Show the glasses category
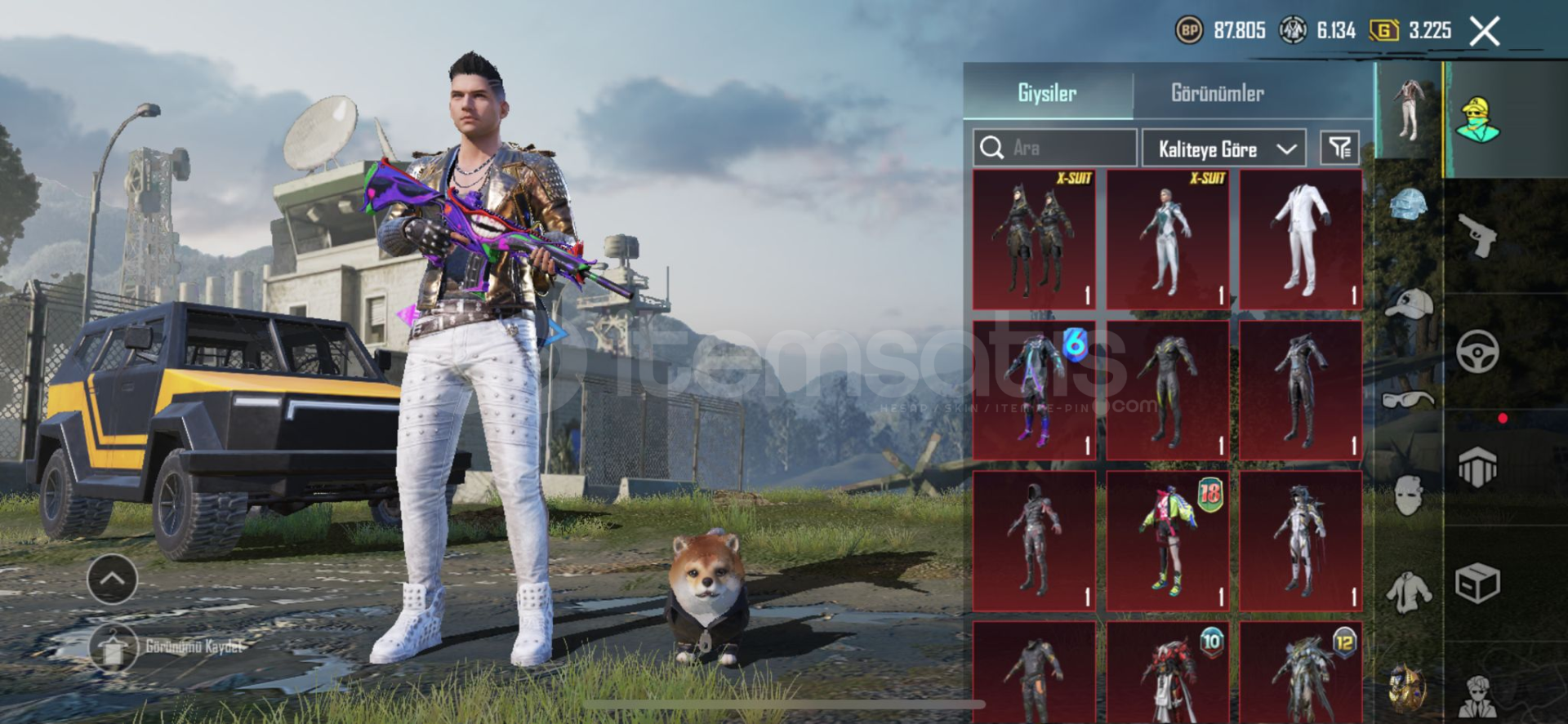This screenshot has height=724, width=1568. click(1409, 399)
